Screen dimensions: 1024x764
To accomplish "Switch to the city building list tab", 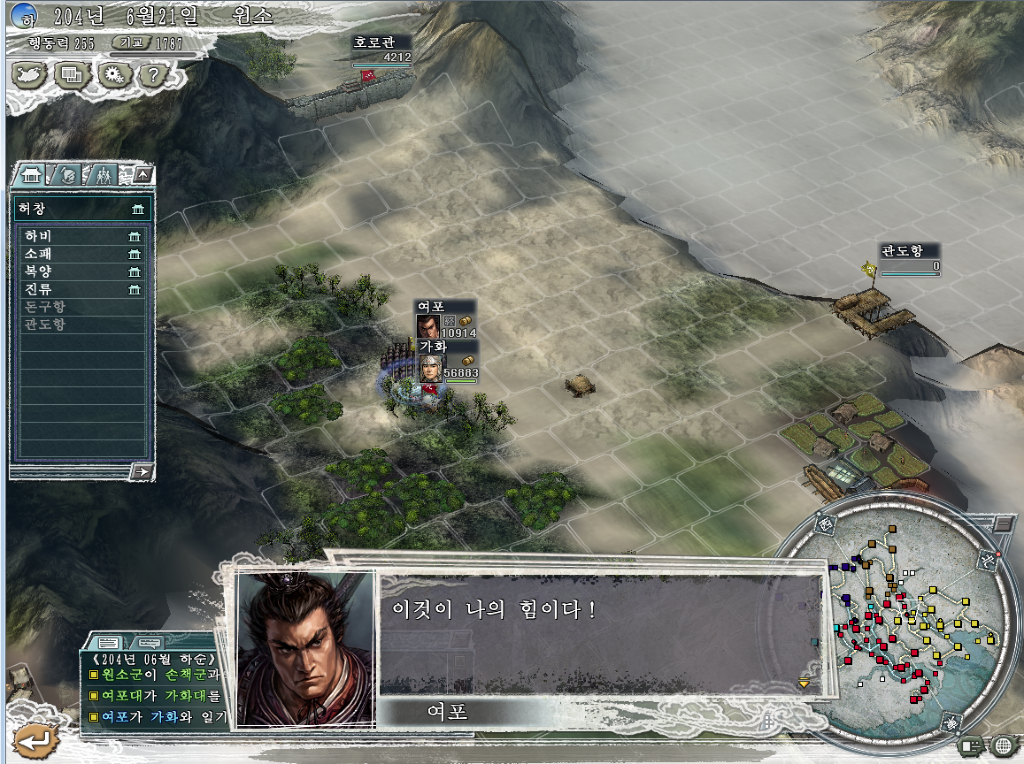I will point(31,175).
